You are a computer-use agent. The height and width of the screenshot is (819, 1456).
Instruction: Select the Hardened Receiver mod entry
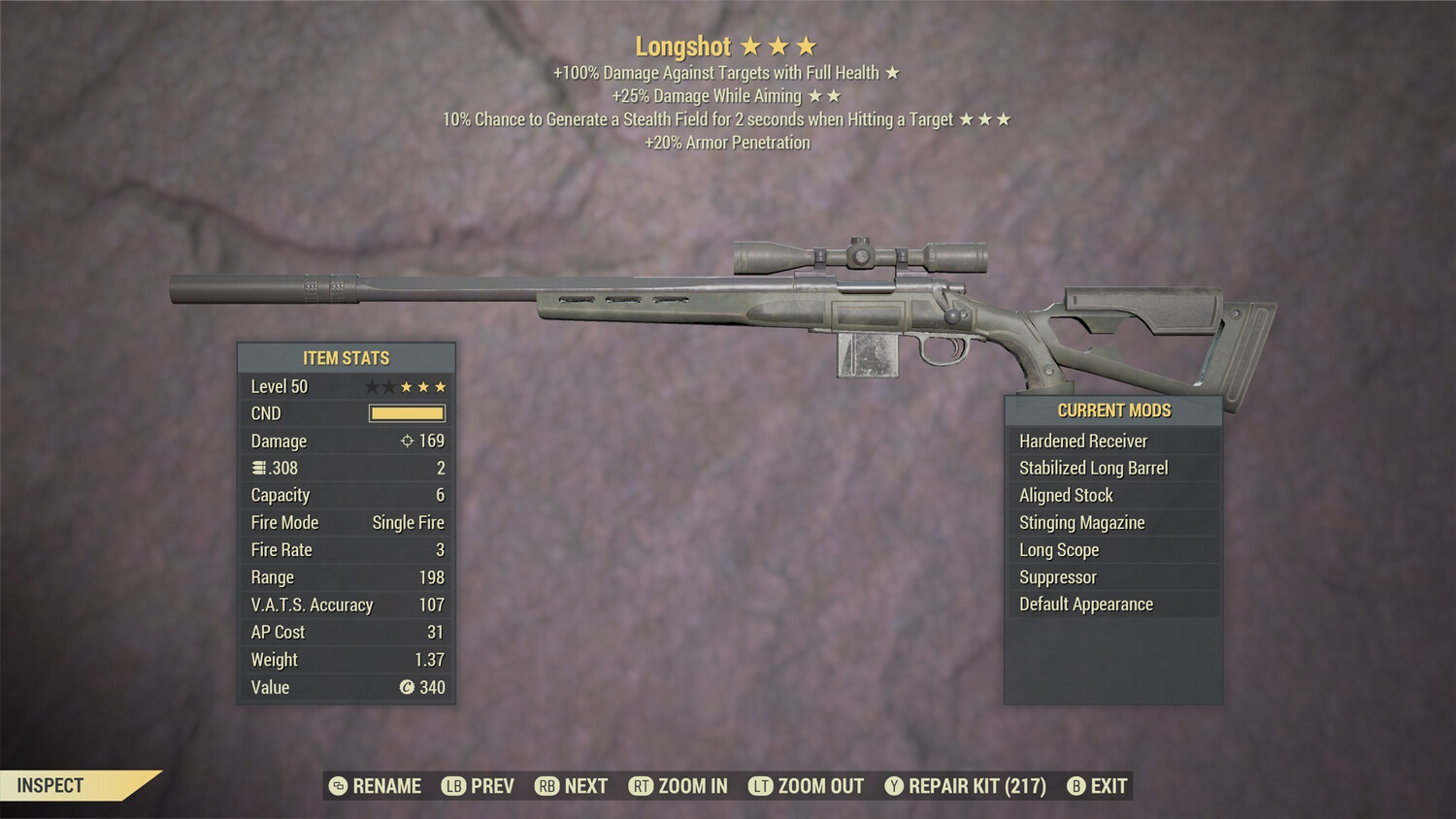coord(1083,441)
